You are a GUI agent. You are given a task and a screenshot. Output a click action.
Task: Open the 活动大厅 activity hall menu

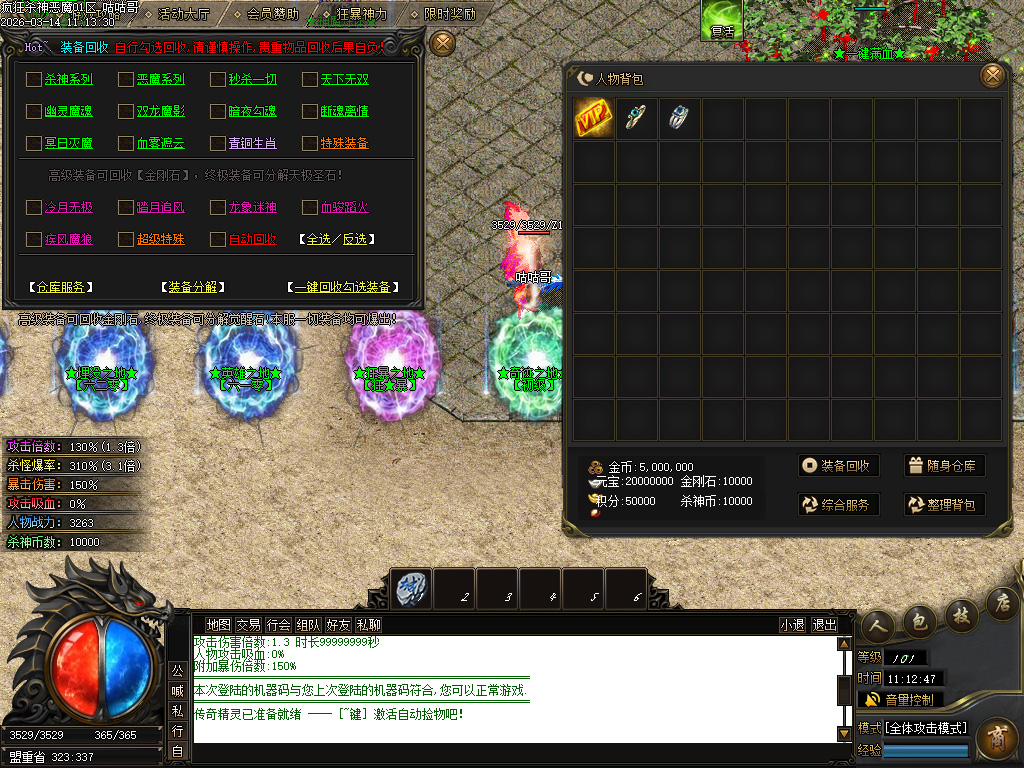click(183, 14)
